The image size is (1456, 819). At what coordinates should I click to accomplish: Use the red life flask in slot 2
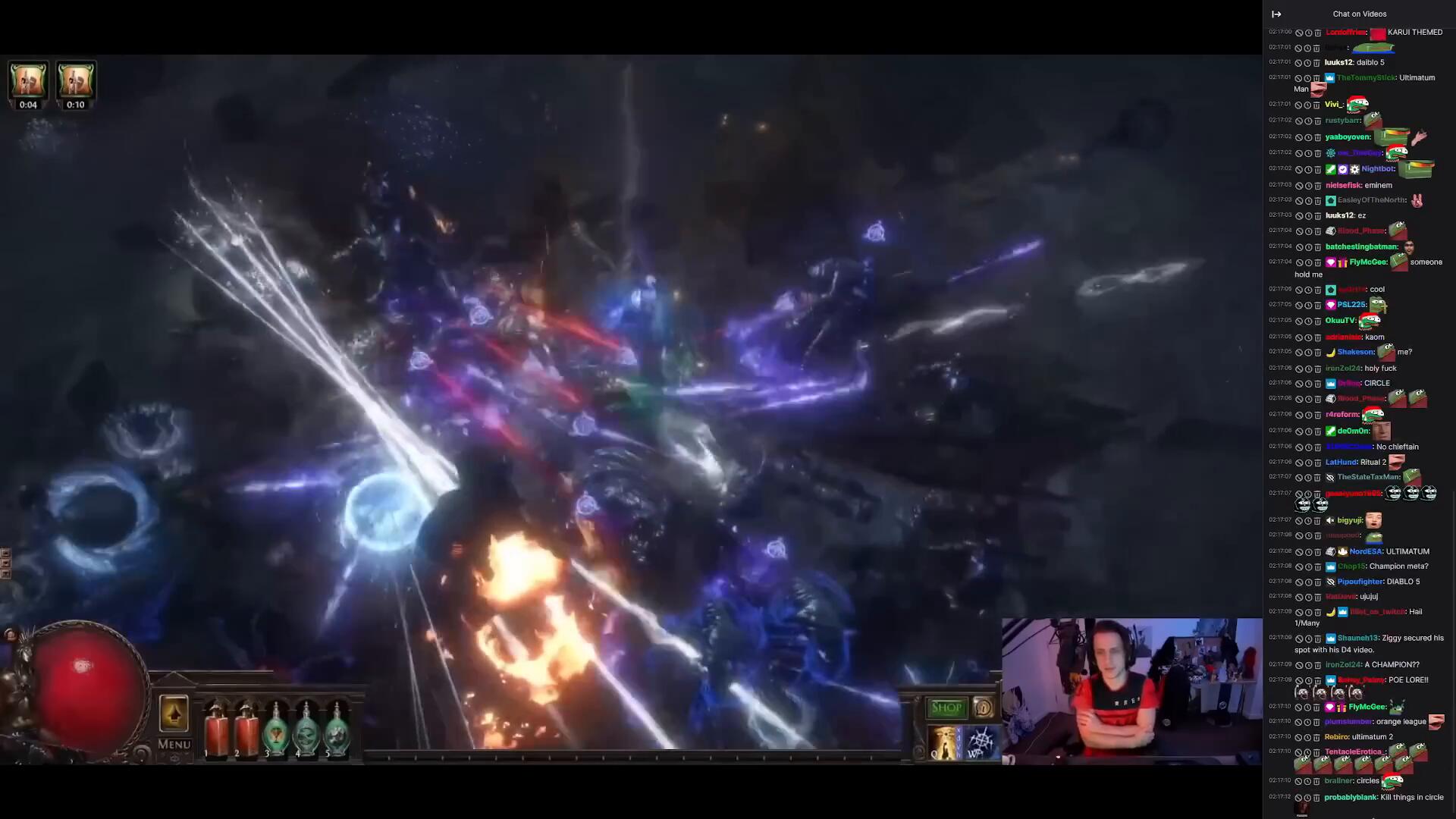tap(246, 730)
